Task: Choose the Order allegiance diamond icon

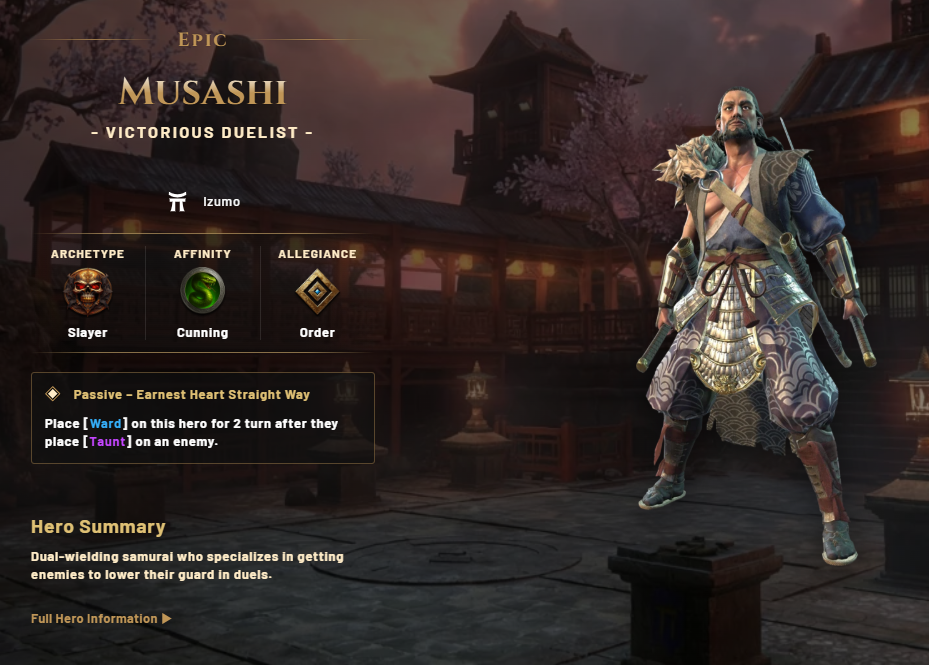Action: [317, 292]
